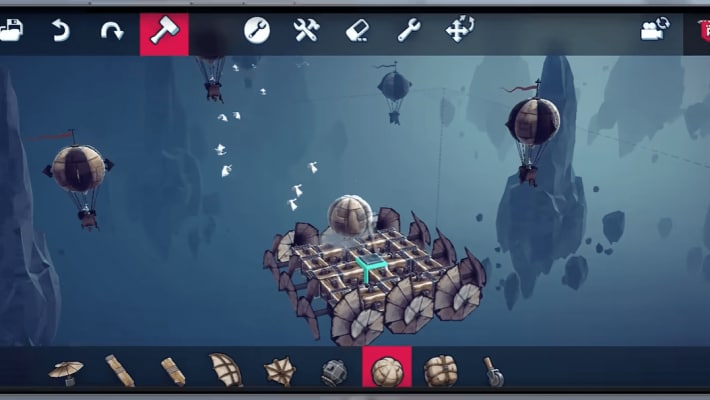Choose the circled wrench tool
The height and width of the screenshot is (400, 710).
tap(257, 31)
